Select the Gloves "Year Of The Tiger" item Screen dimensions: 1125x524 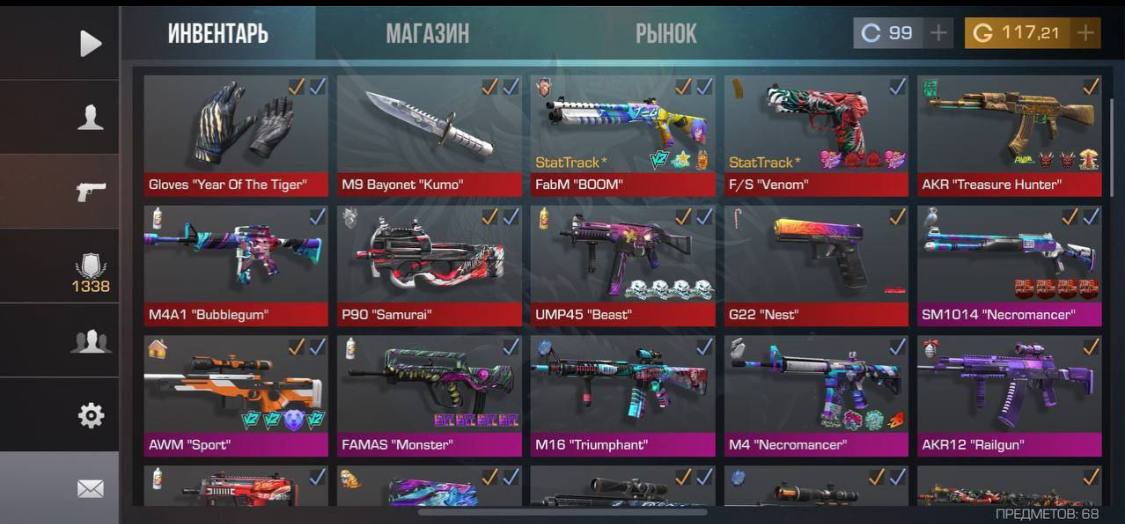(x=236, y=134)
